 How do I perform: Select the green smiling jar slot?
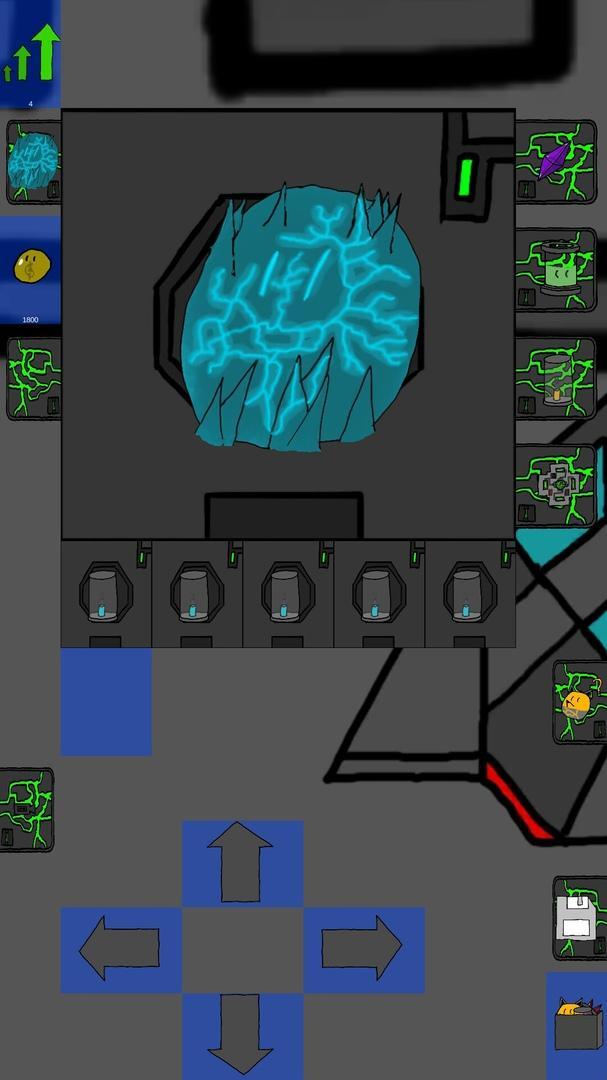tap(556, 268)
